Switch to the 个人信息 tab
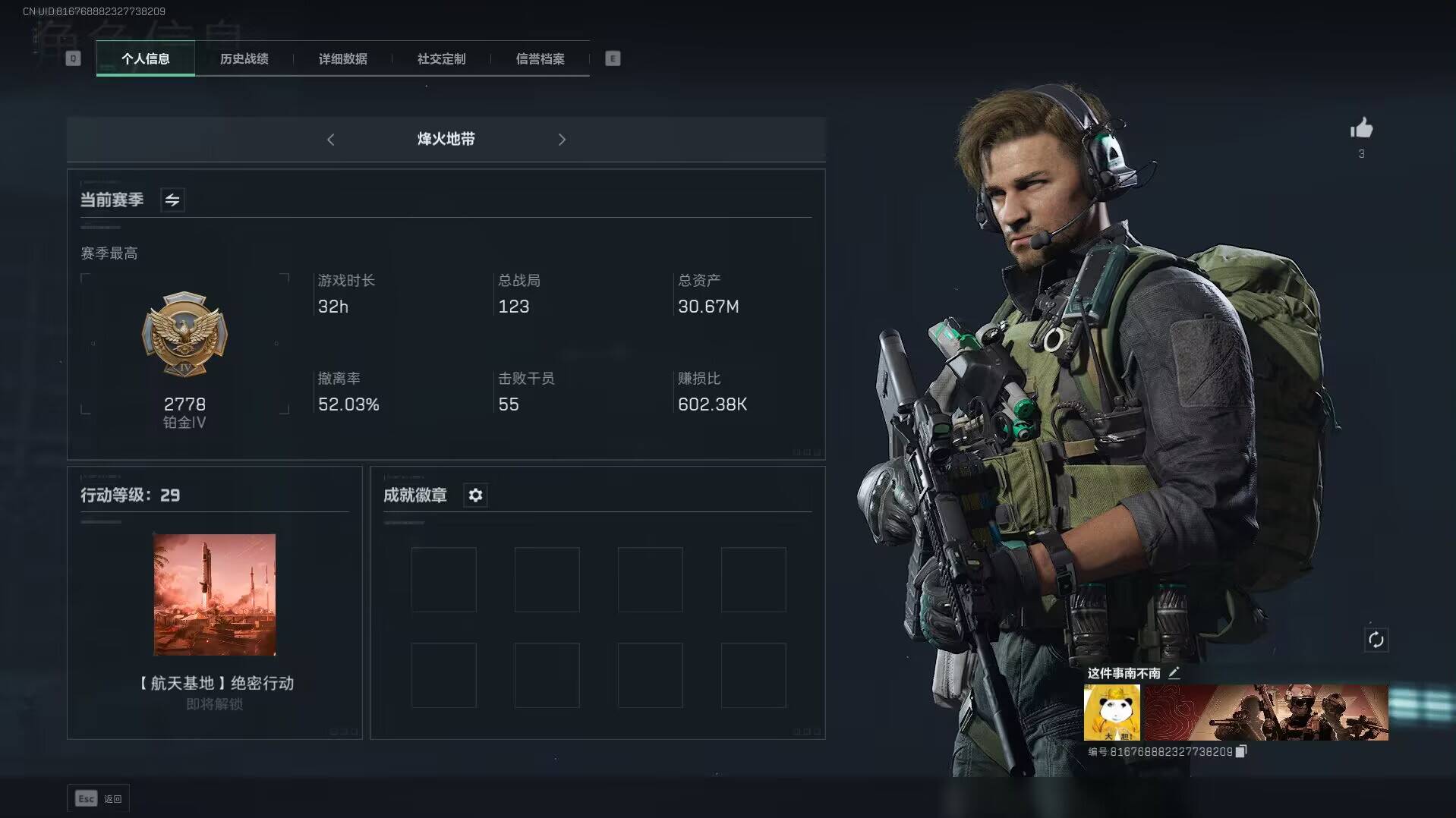Screen dimensions: 1456x818 (x=145, y=58)
